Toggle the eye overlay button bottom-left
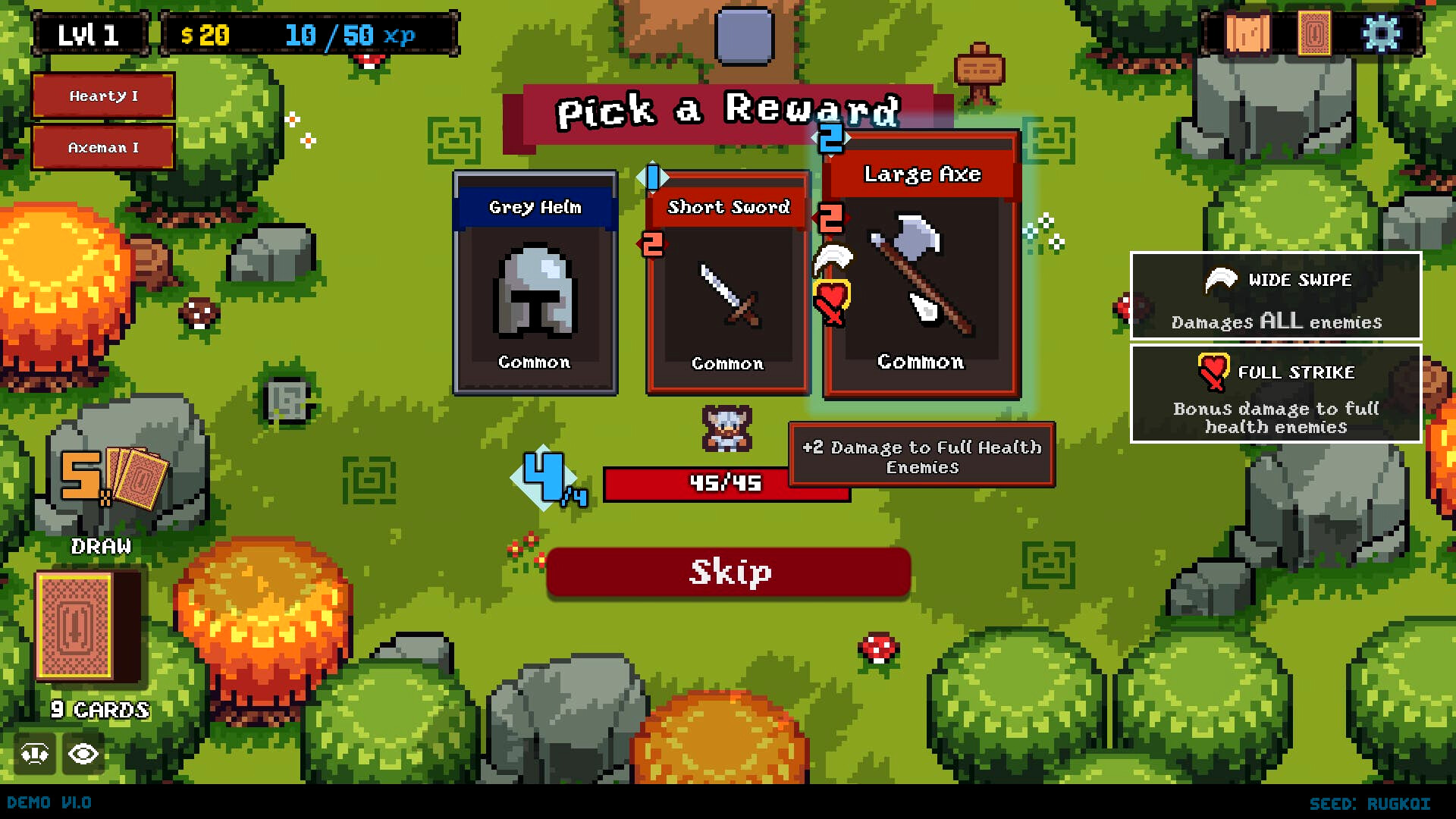Image resolution: width=1456 pixels, height=819 pixels. (82, 754)
